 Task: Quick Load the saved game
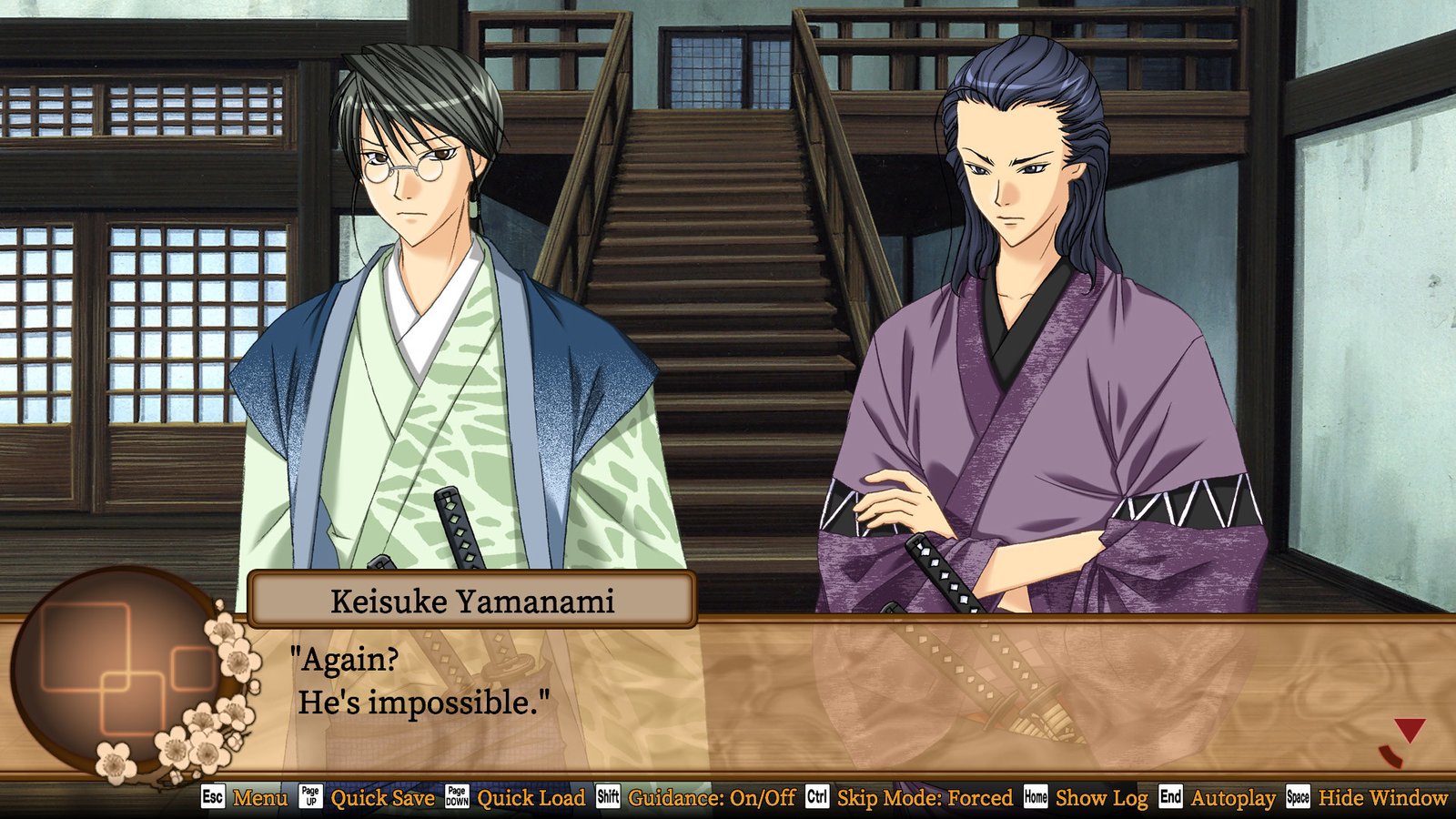pos(533,799)
